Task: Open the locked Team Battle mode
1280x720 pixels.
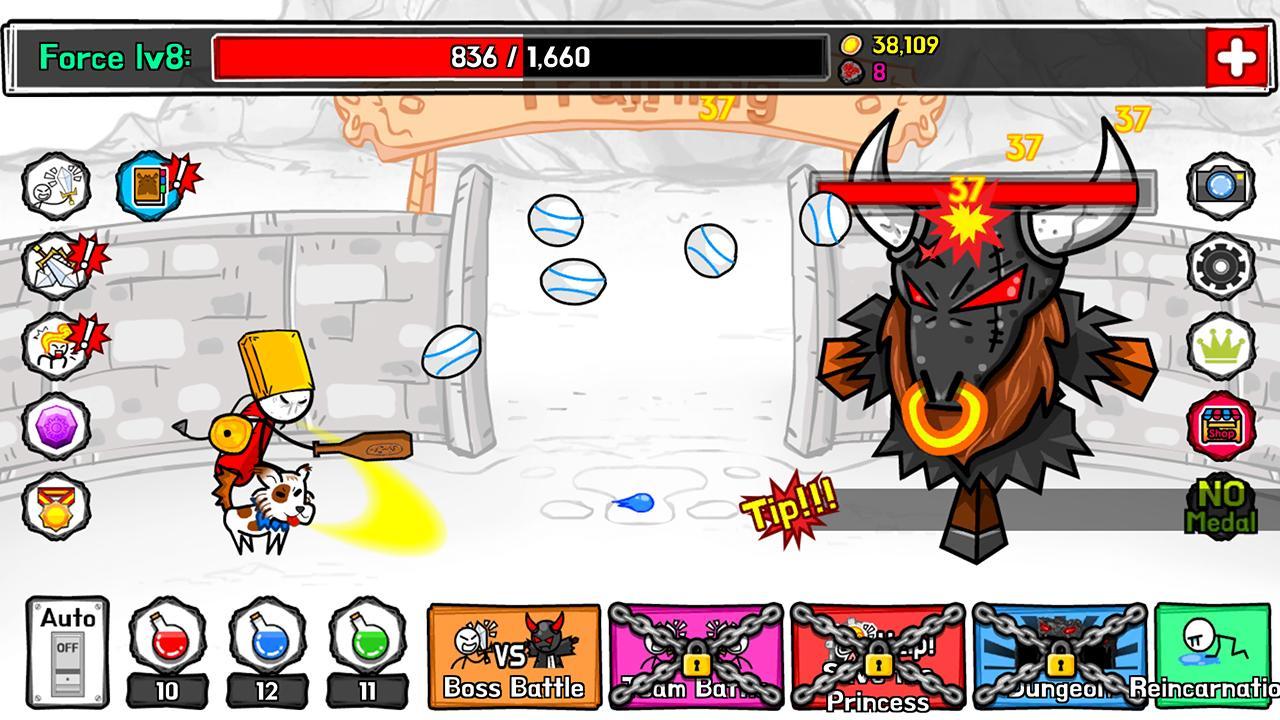Action: point(696,655)
